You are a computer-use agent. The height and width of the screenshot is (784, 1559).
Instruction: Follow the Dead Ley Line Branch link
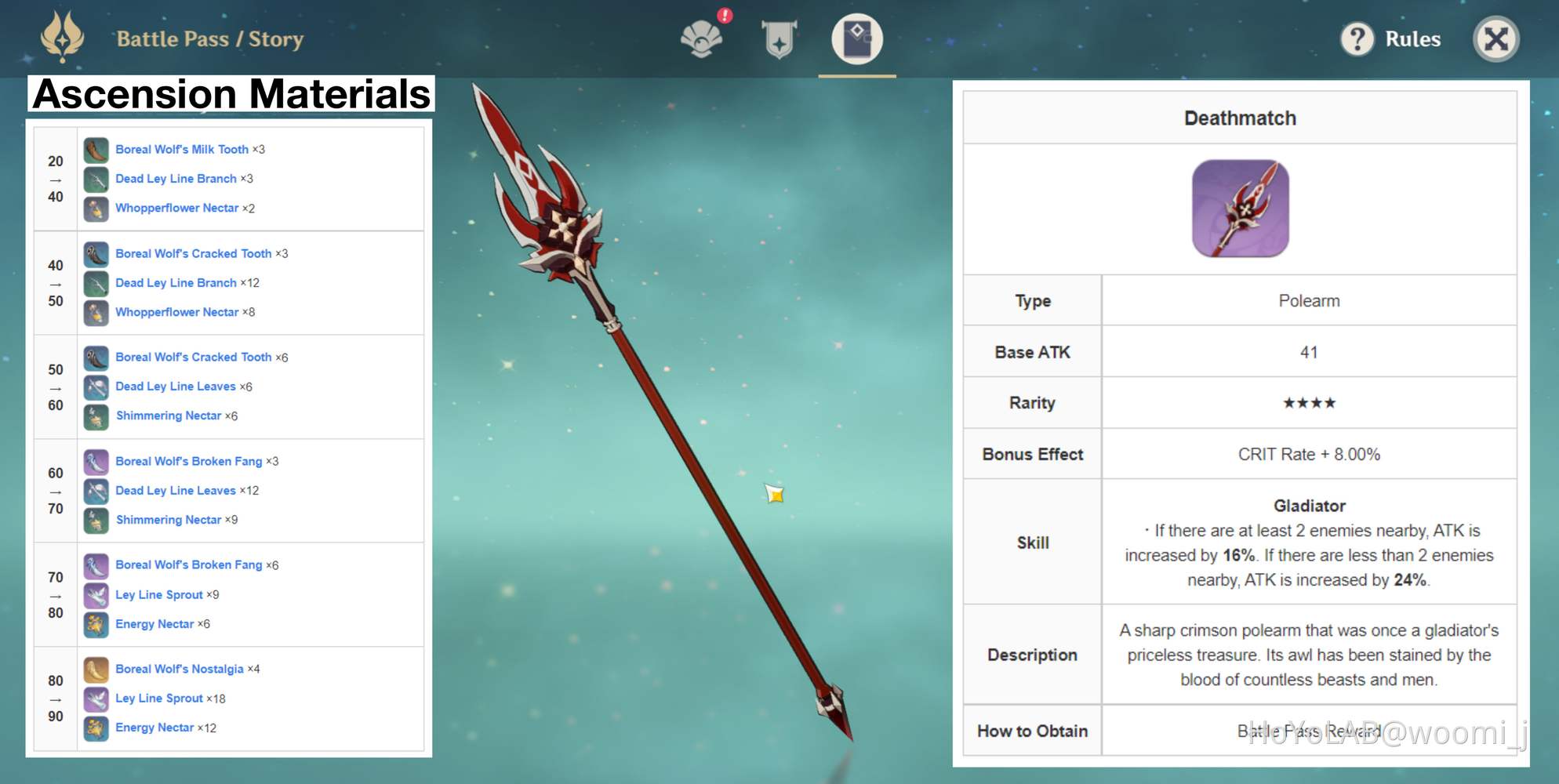tap(176, 178)
